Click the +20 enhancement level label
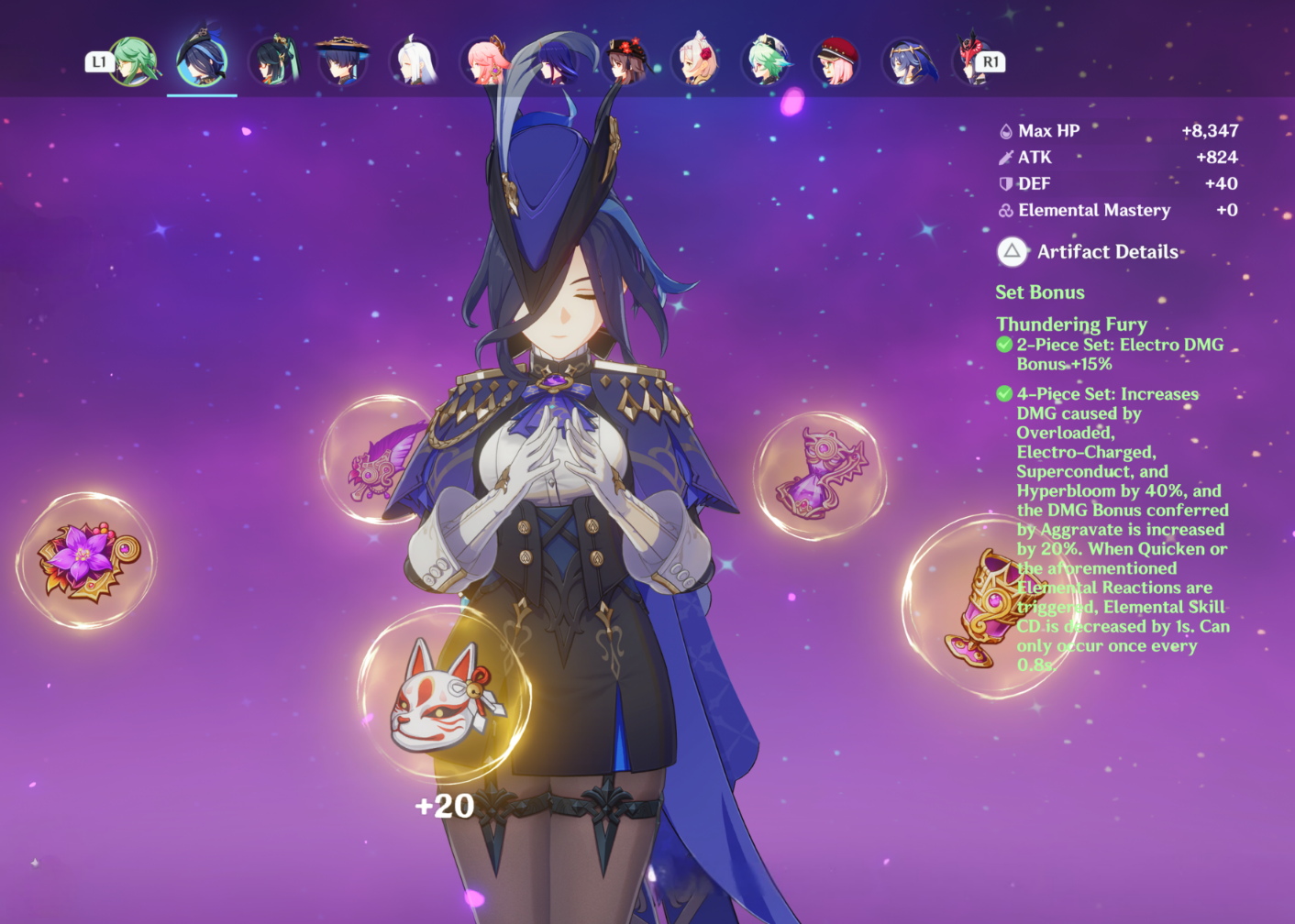This screenshot has width=1295, height=924. [x=444, y=807]
